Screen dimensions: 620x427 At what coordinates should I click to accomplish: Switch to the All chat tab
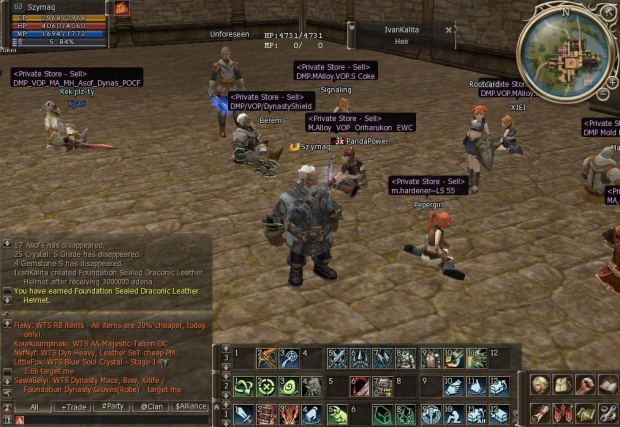click(34, 407)
